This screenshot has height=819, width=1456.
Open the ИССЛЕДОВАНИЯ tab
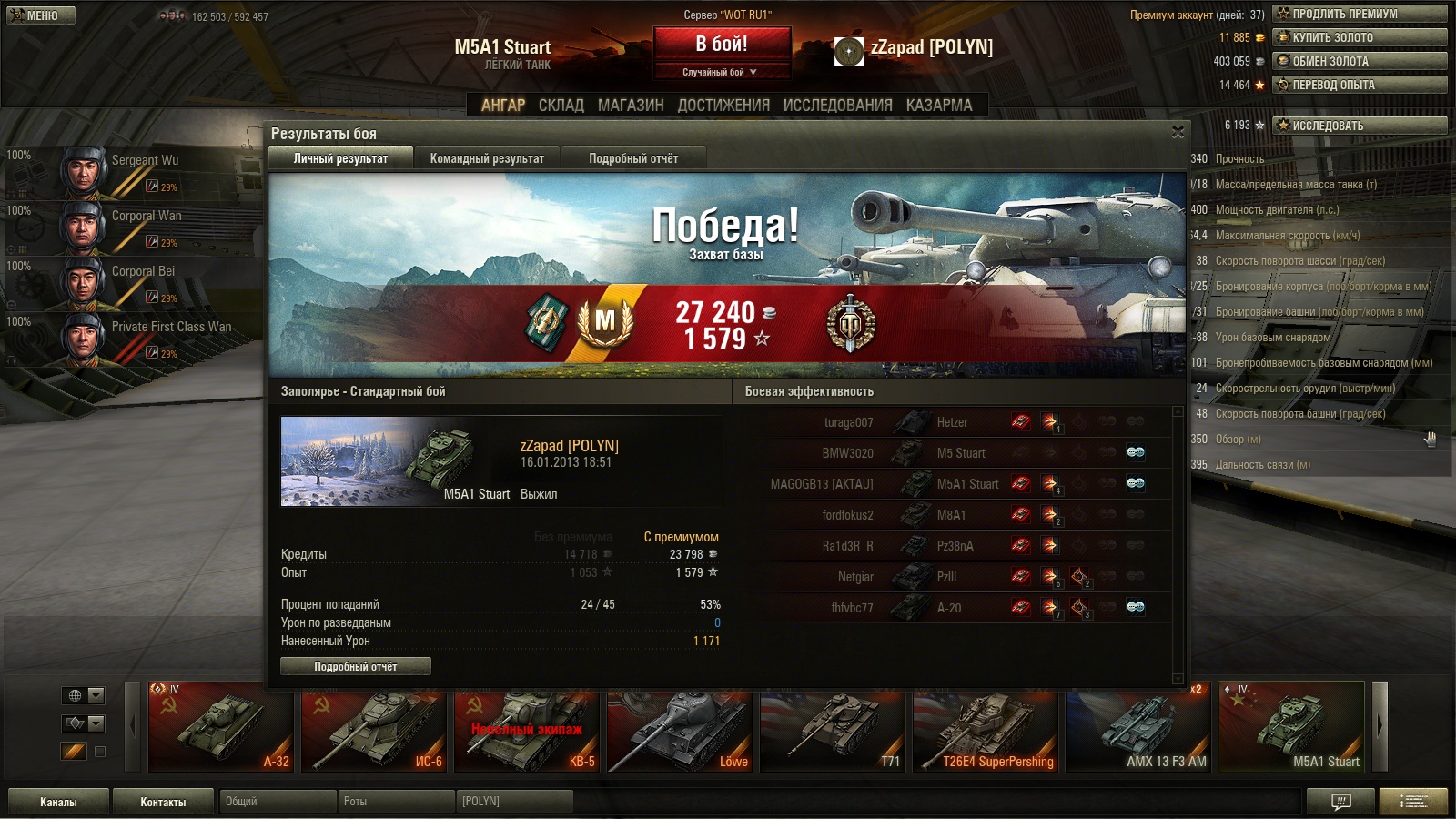coord(837,106)
